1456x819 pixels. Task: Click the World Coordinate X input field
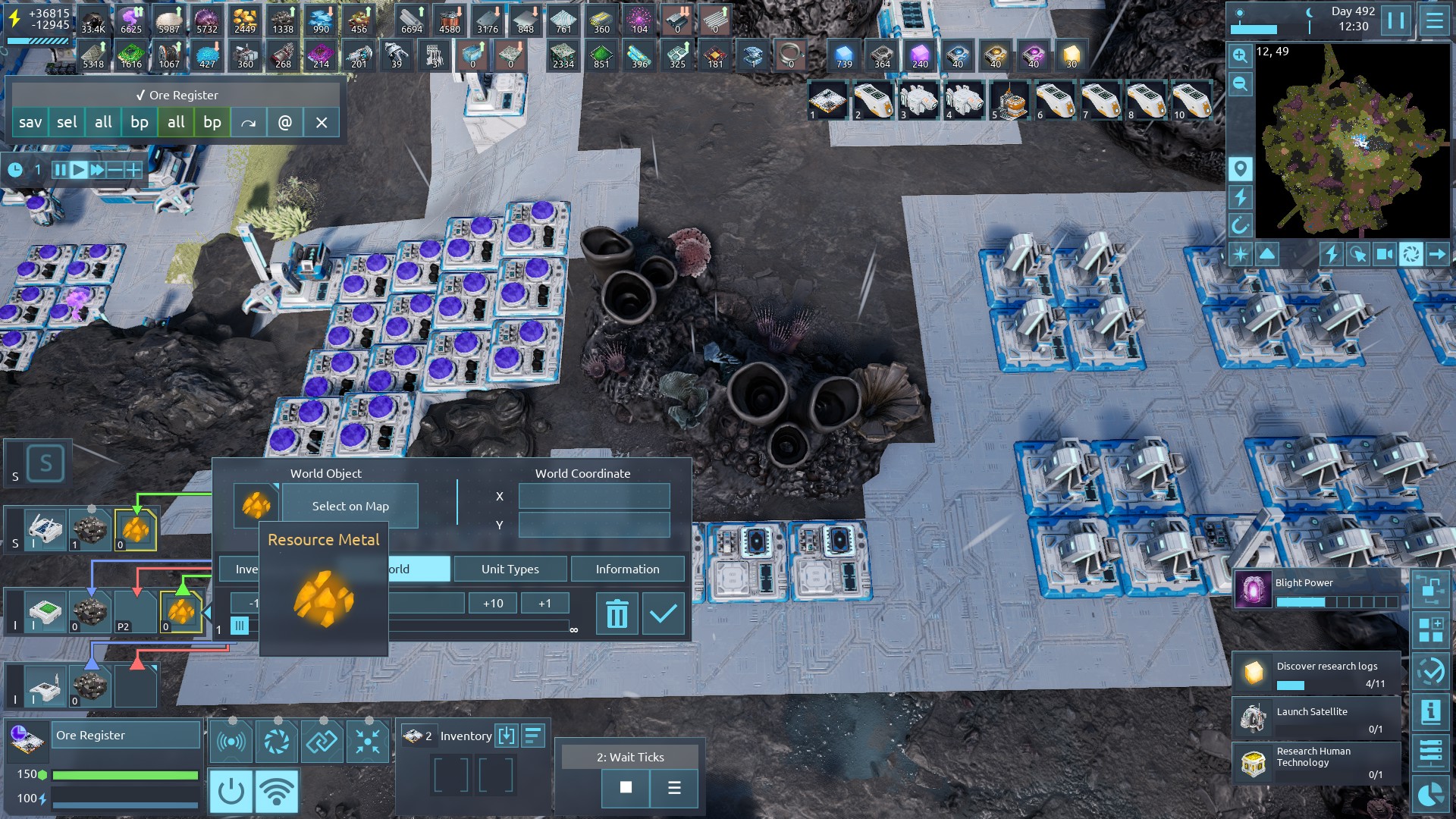(x=594, y=496)
